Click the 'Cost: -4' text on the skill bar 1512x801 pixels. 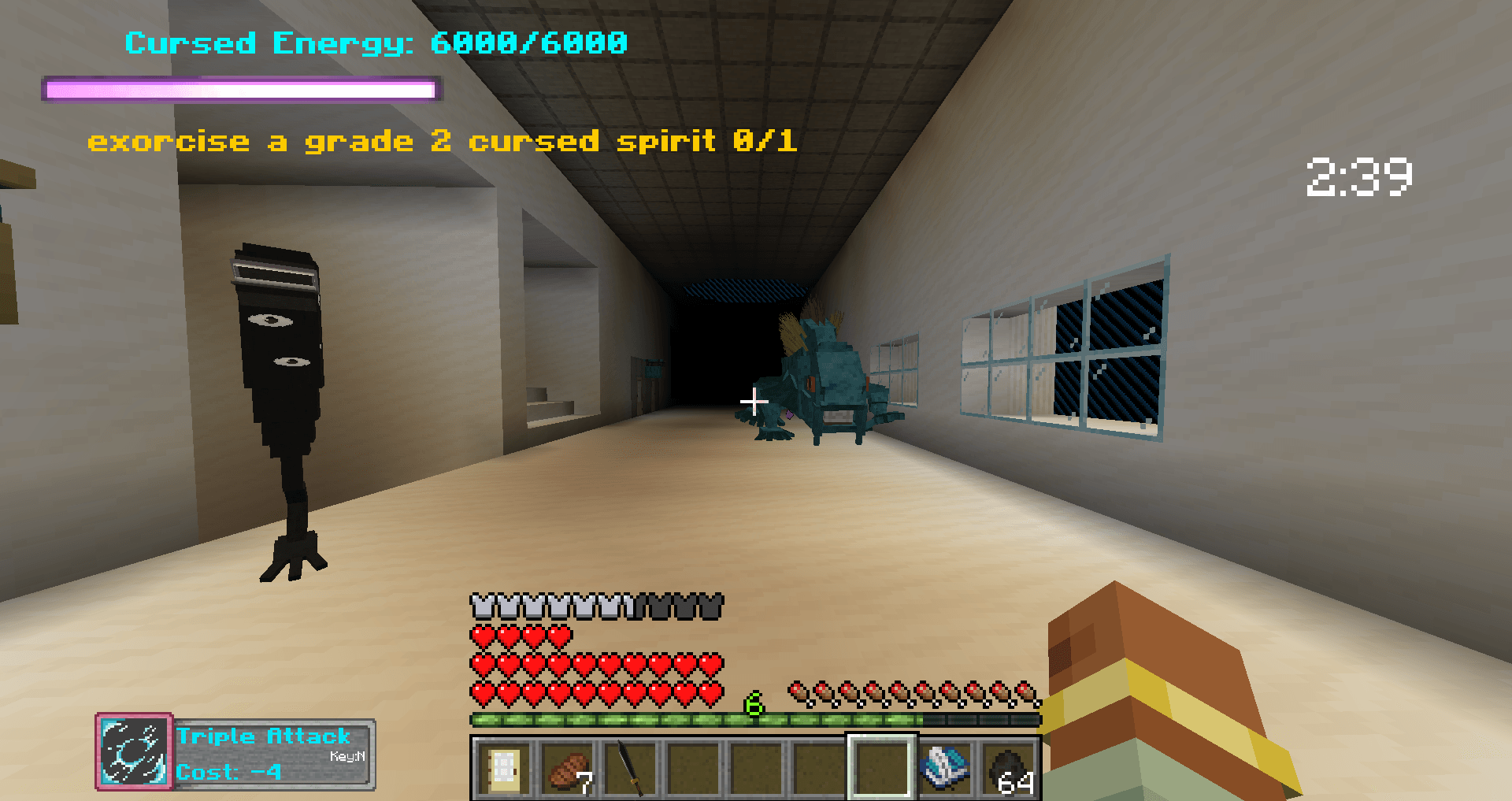pyautogui.click(x=227, y=773)
